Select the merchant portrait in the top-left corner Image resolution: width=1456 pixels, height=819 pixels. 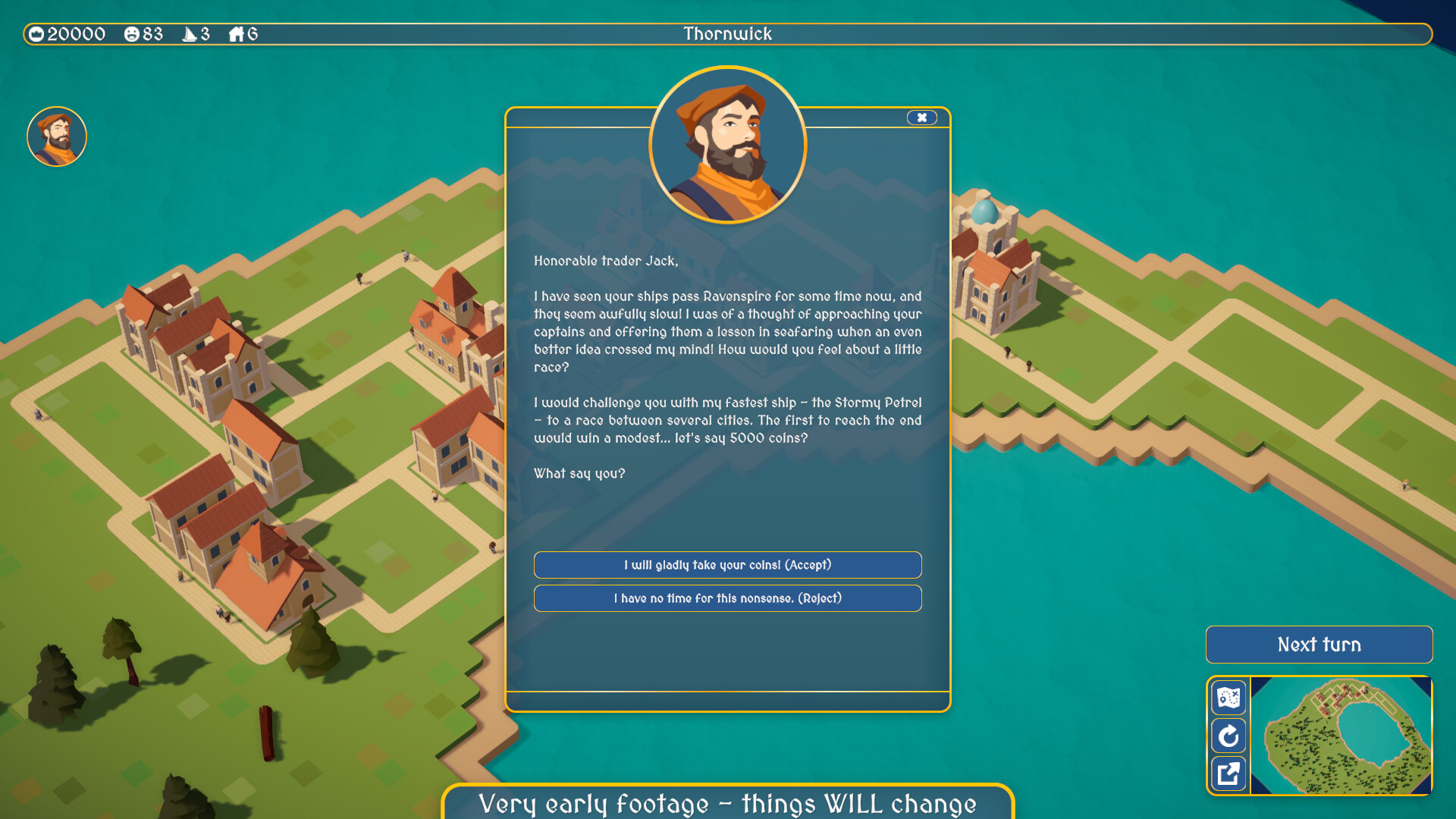pyautogui.click(x=56, y=136)
